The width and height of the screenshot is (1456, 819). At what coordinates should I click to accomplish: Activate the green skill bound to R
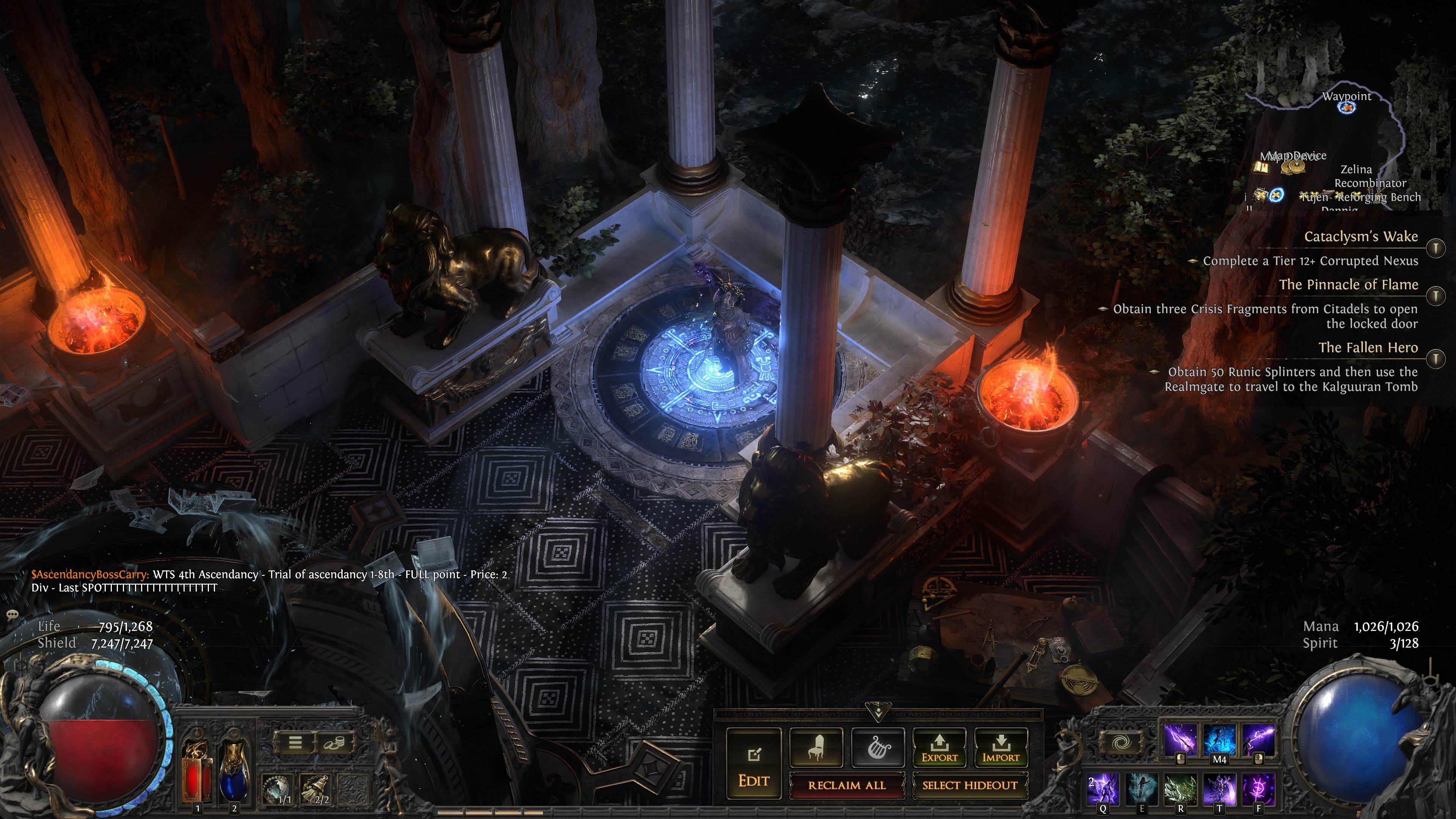pyautogui.click(x=1180, y=789)
